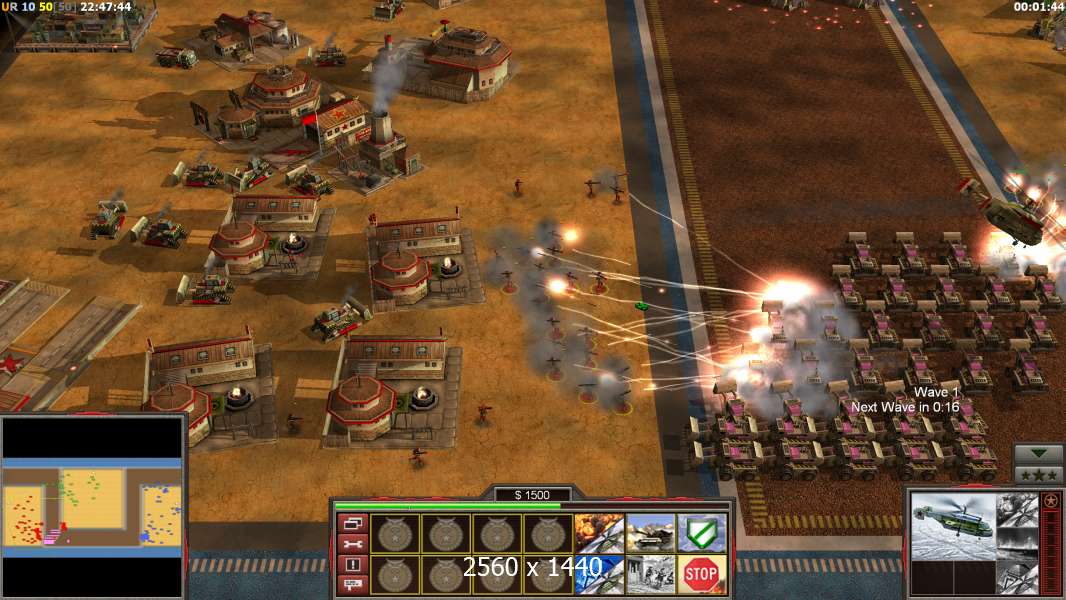Click the blue-sky jets command icon
Image resolution: width=1066 pixels, height=600 pixels.
pyautogui.click(x=599, y=574)
